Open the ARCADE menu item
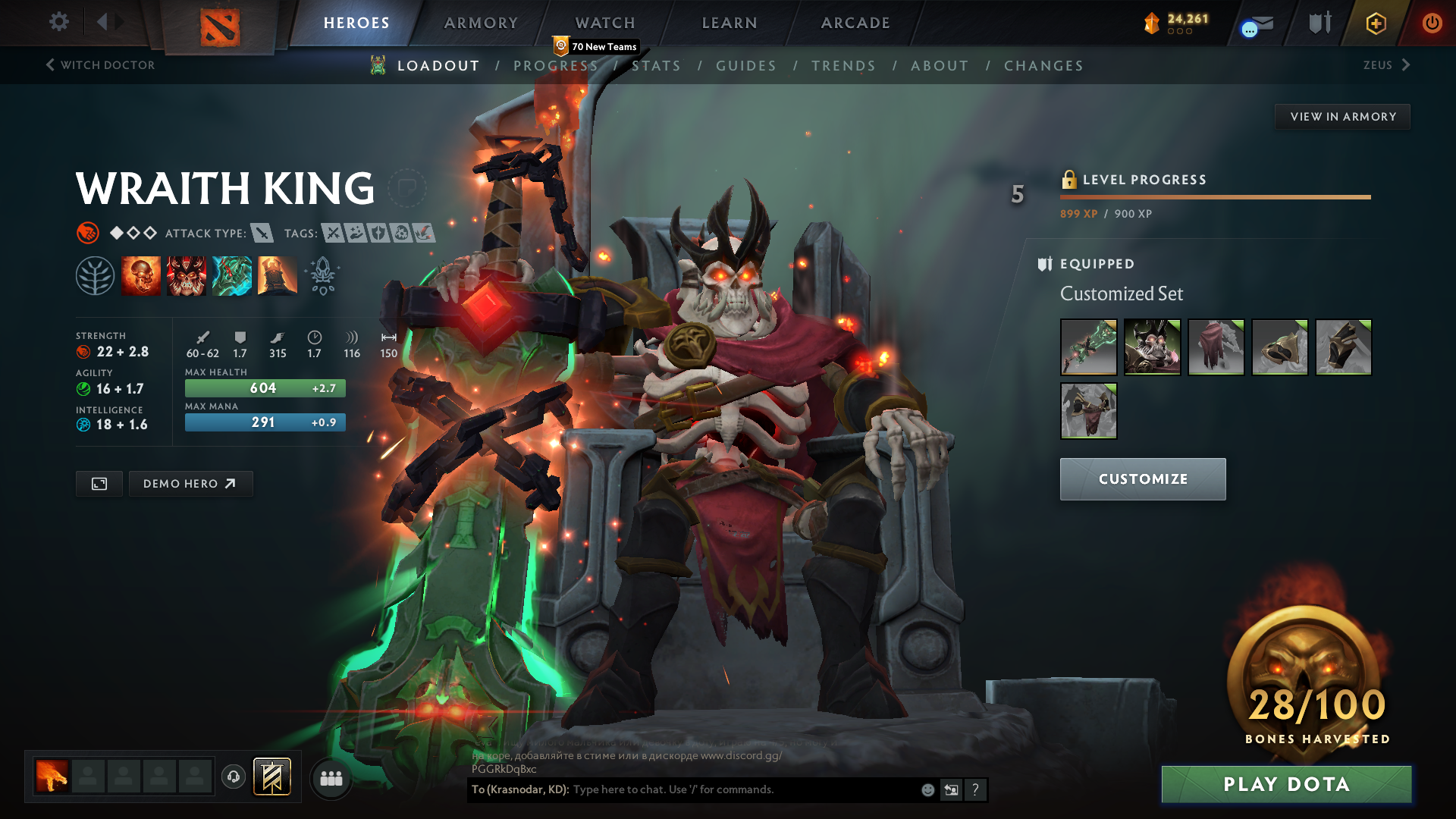The height and width of the screenshot is (819, 1456). click(x=855, y=23)
